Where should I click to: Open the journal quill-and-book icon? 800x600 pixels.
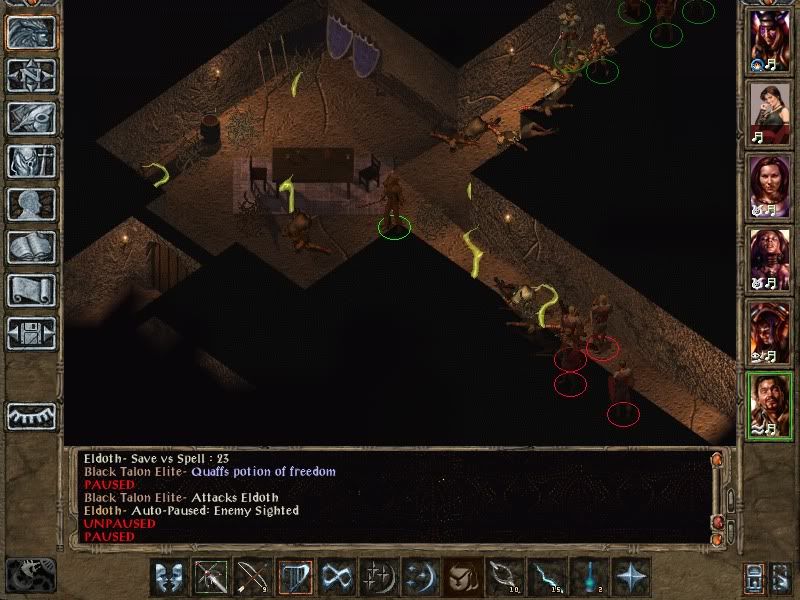[31, 117]
